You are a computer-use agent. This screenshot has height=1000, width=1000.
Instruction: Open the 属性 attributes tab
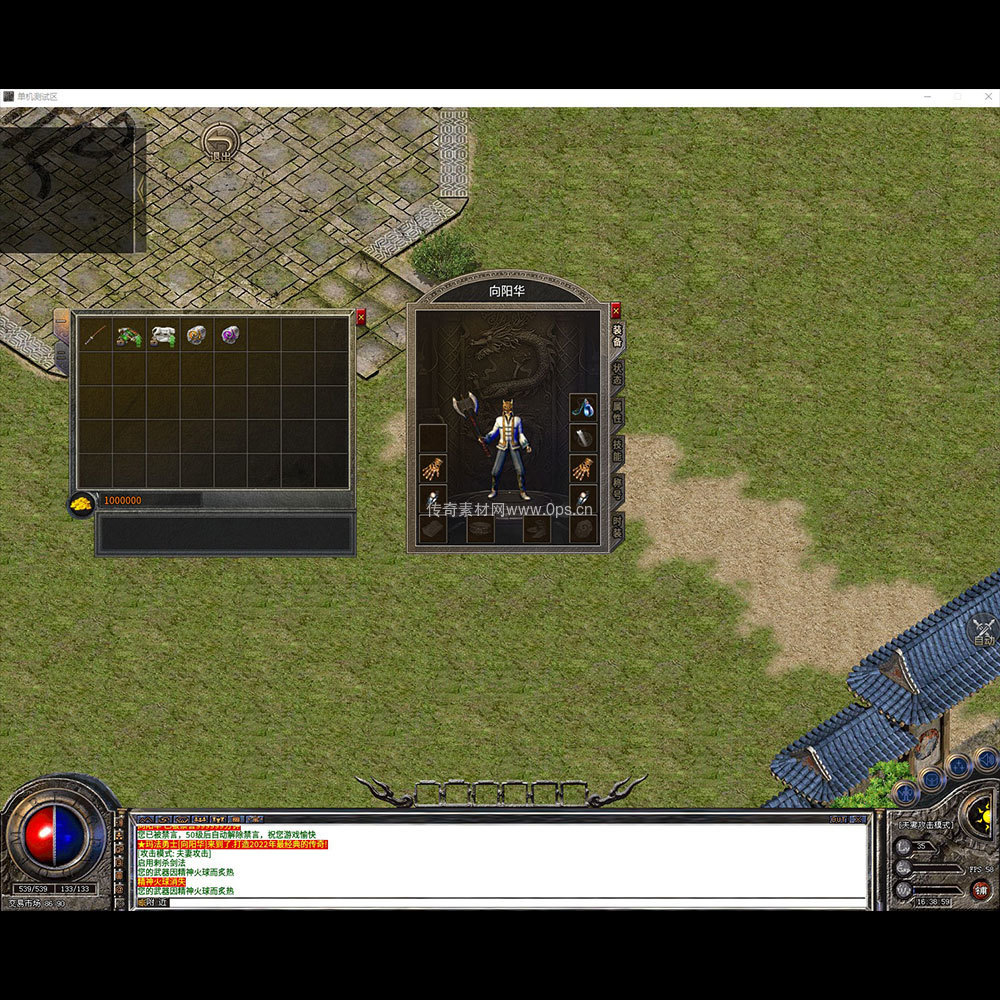click(x=617, y=410)
